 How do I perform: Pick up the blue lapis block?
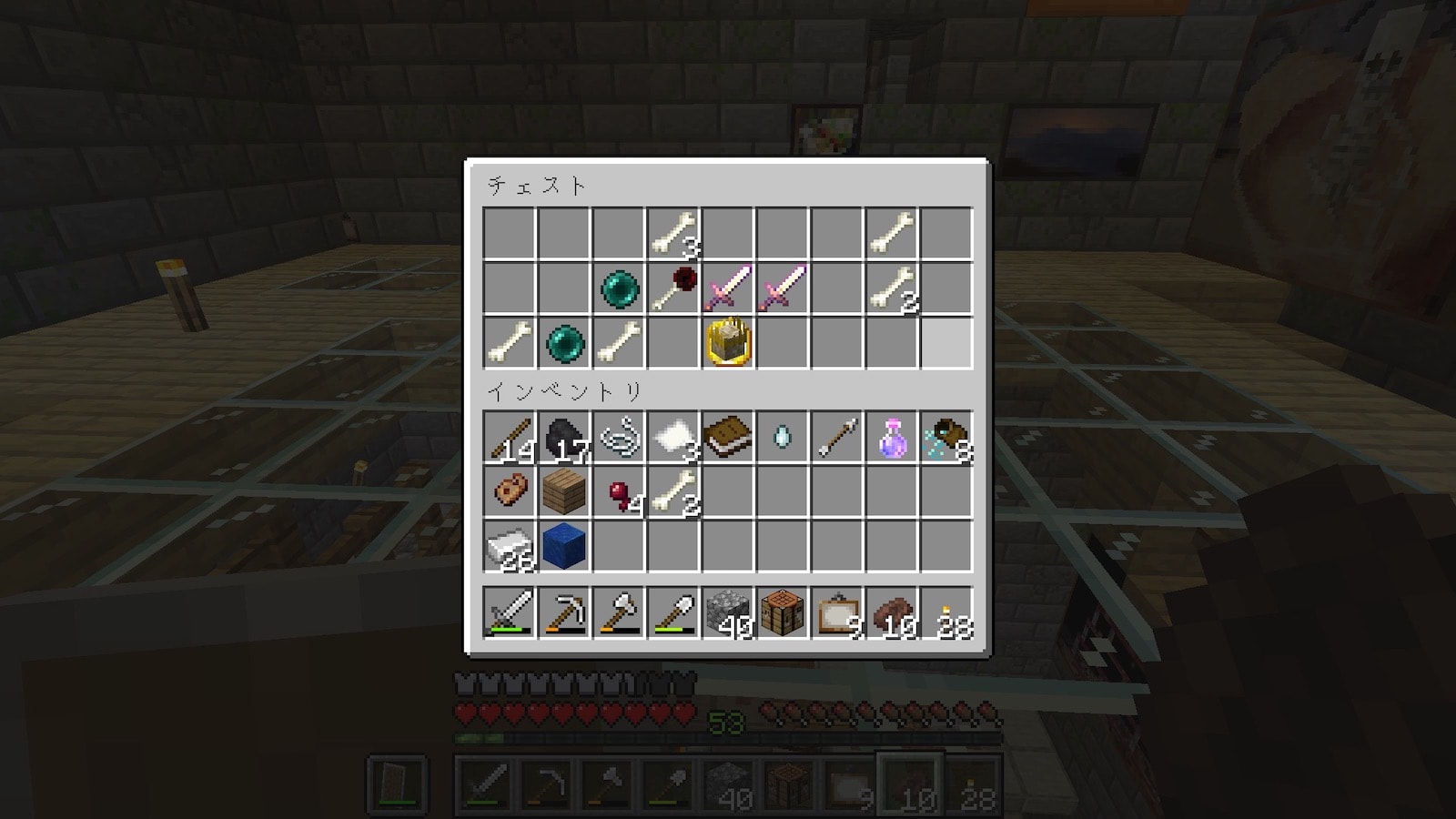pyautogui.click(x=564, y=547)
